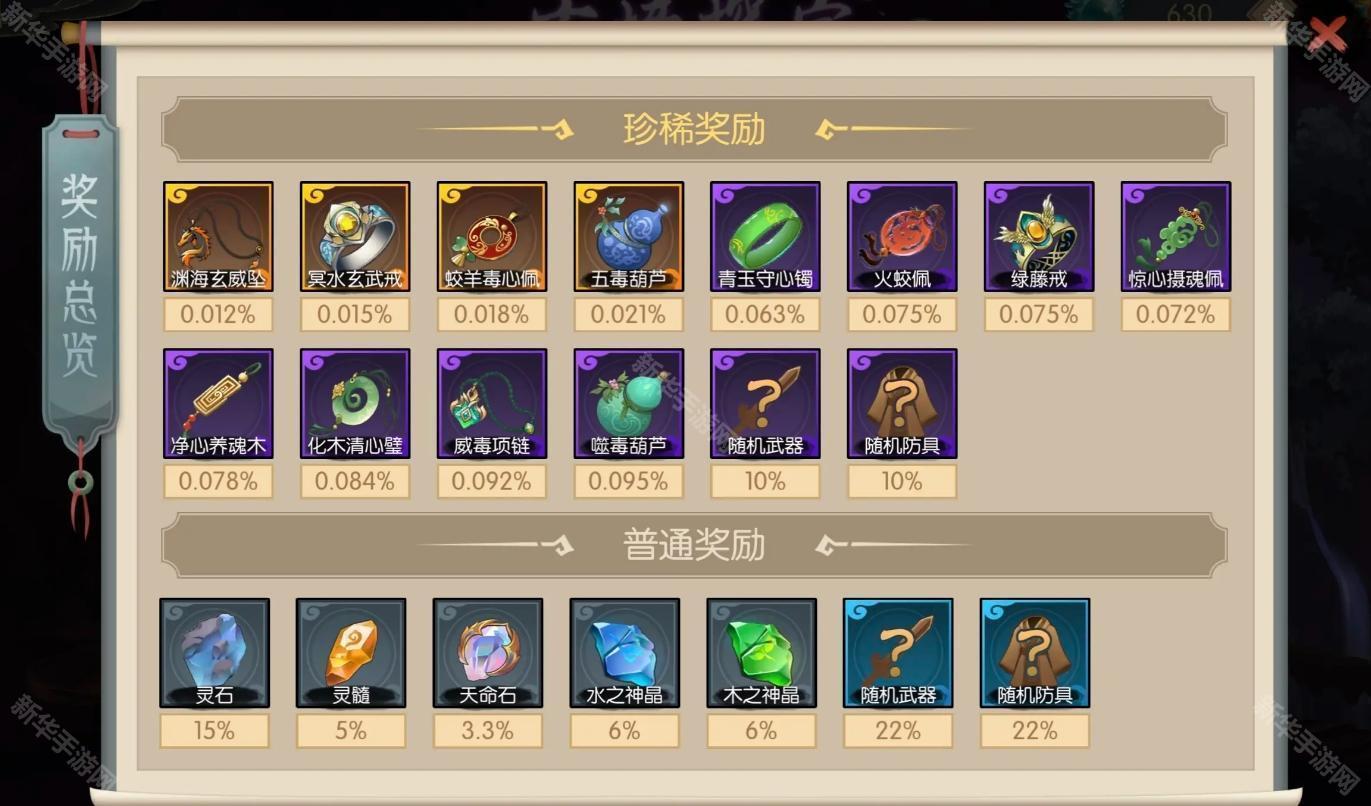The width and height of the screenshot is (1371, 806).
Task: Inspect the 惊心摄魂佩 reward
Action: click(1176, 236)
